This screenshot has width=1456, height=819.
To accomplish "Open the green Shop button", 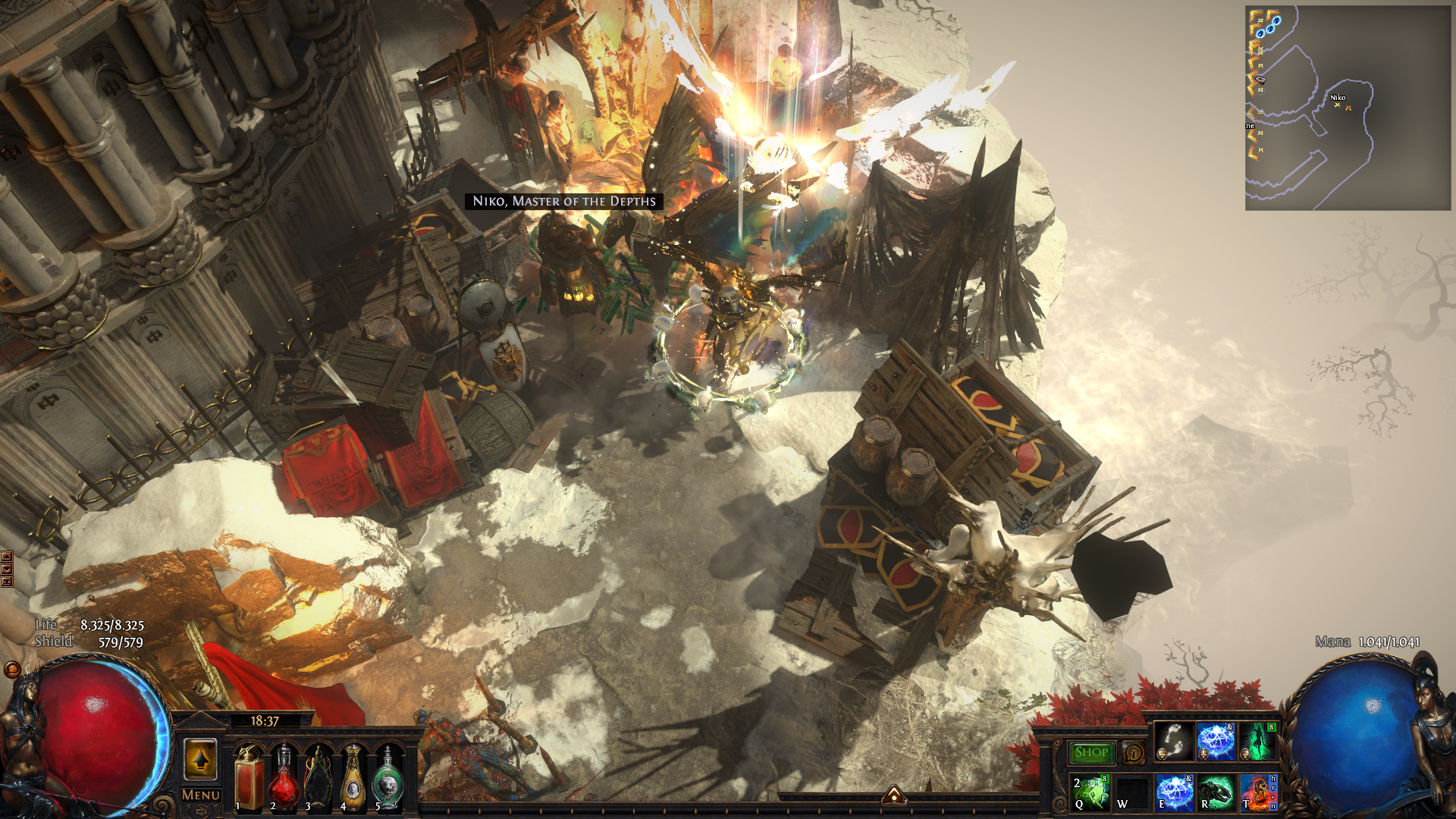I will [x=1091, y=752].
